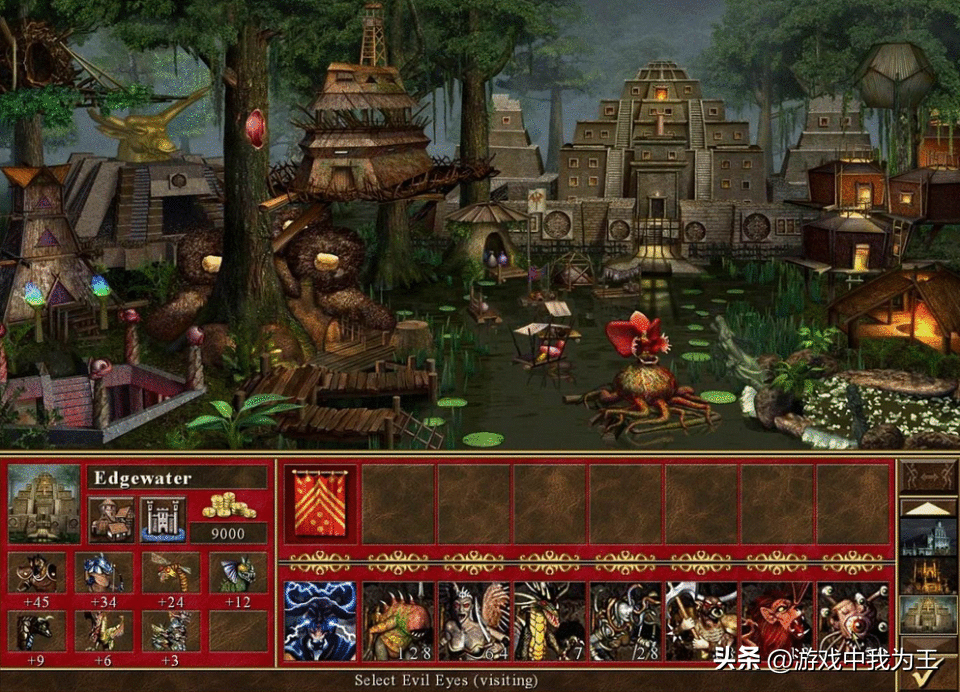This screenshot has height=692, width=960.
Task: Select the snowy blue town thumbnail
Action: [x=929, y=535]
